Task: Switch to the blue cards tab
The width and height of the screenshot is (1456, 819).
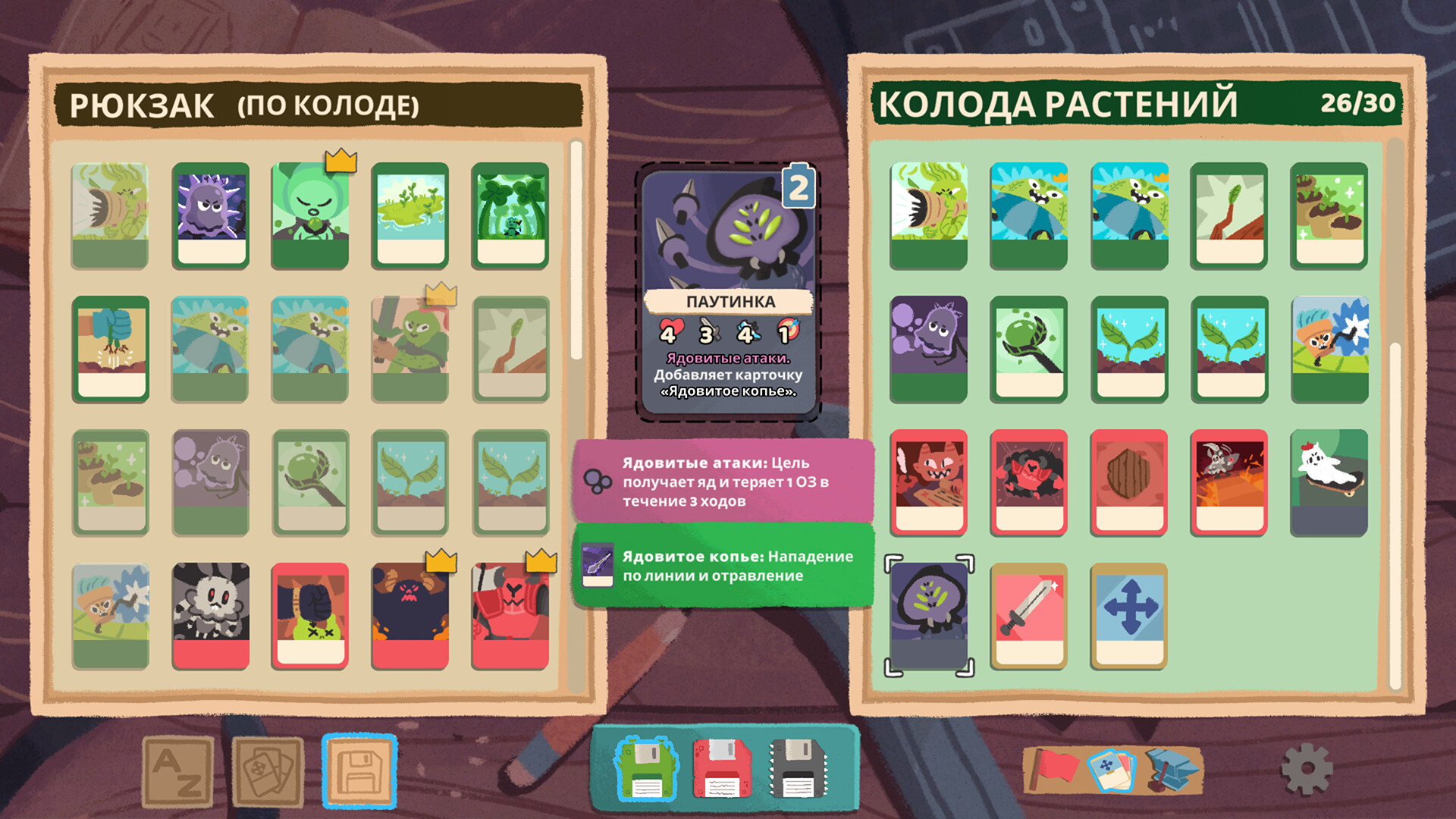Action: coord(1110,770)
